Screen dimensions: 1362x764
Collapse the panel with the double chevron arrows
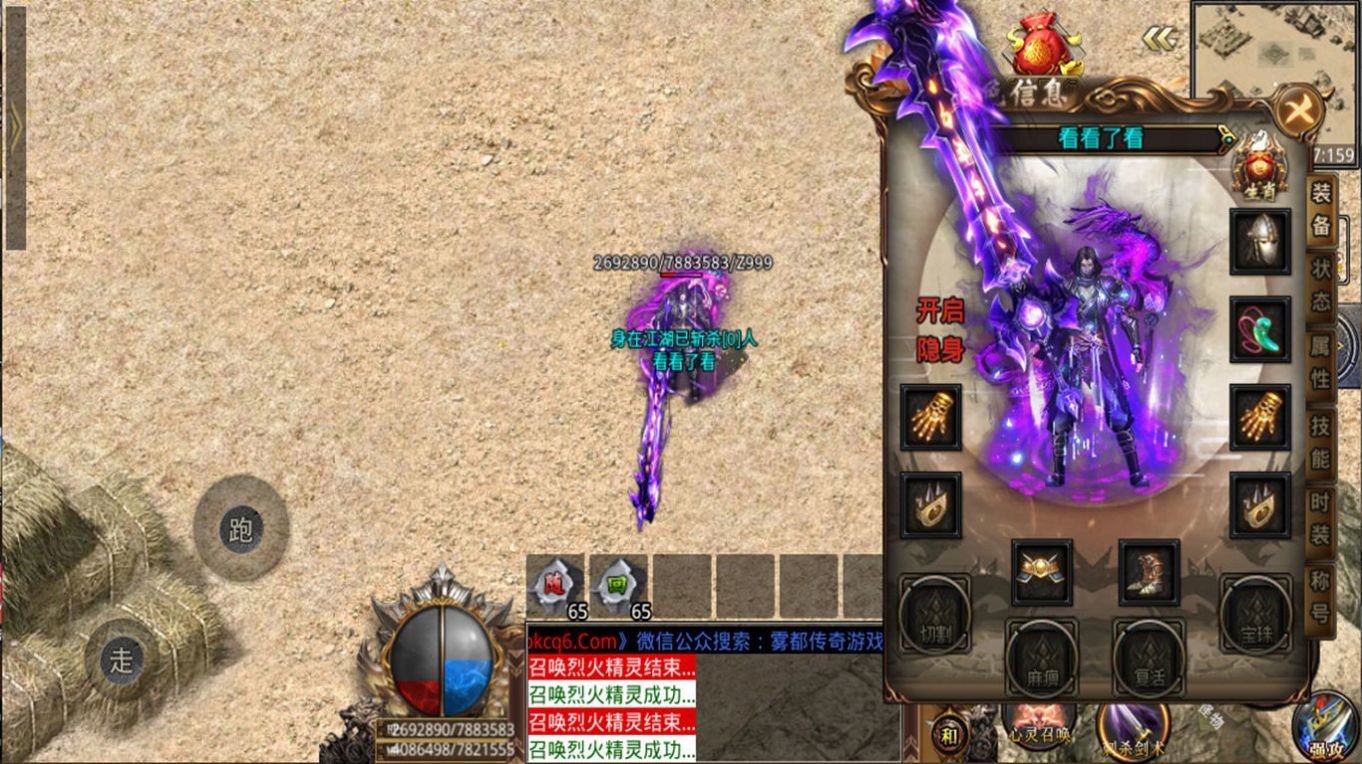[1158, 40]
